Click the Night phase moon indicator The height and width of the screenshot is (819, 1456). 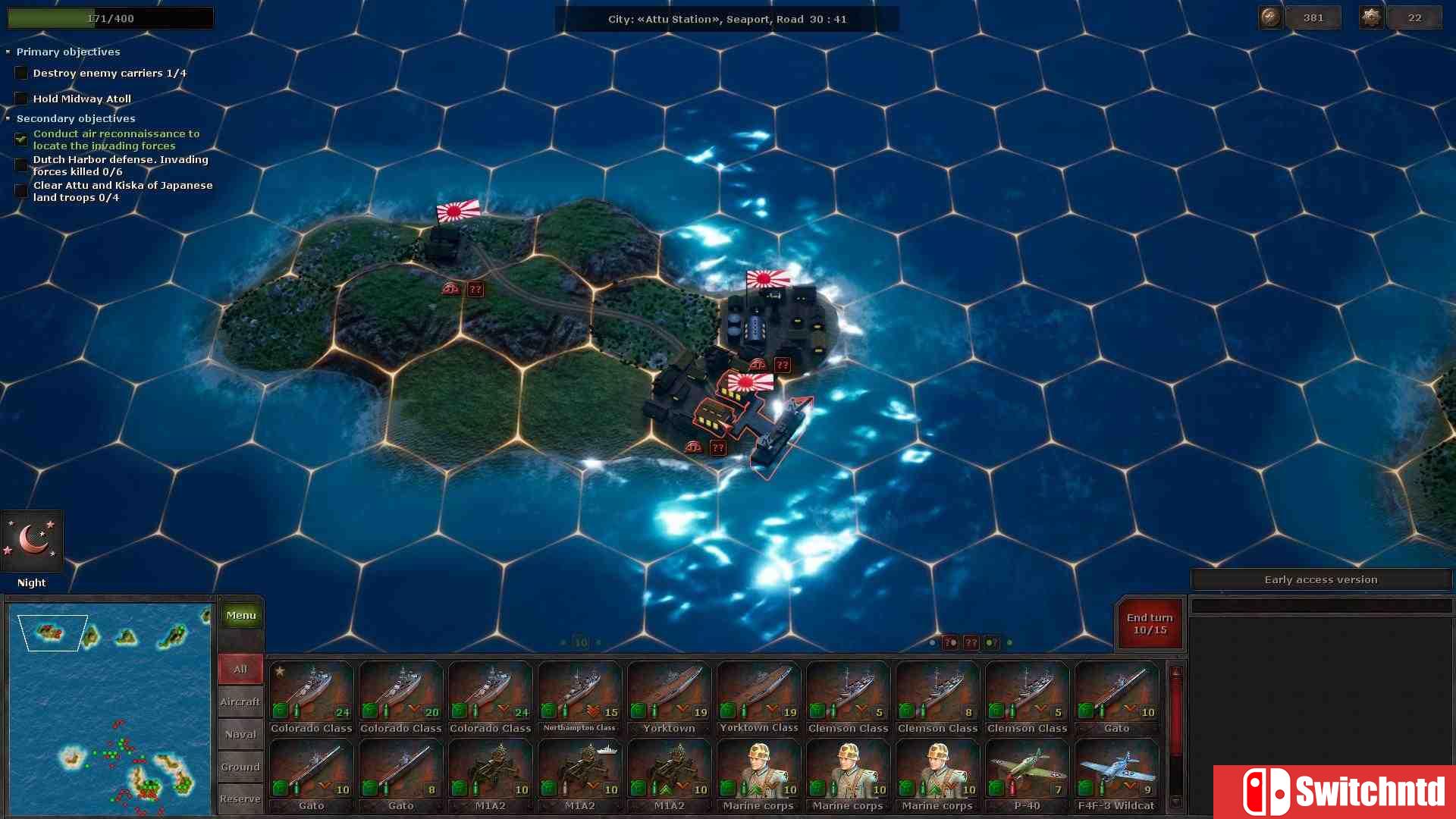click(32, 540)
